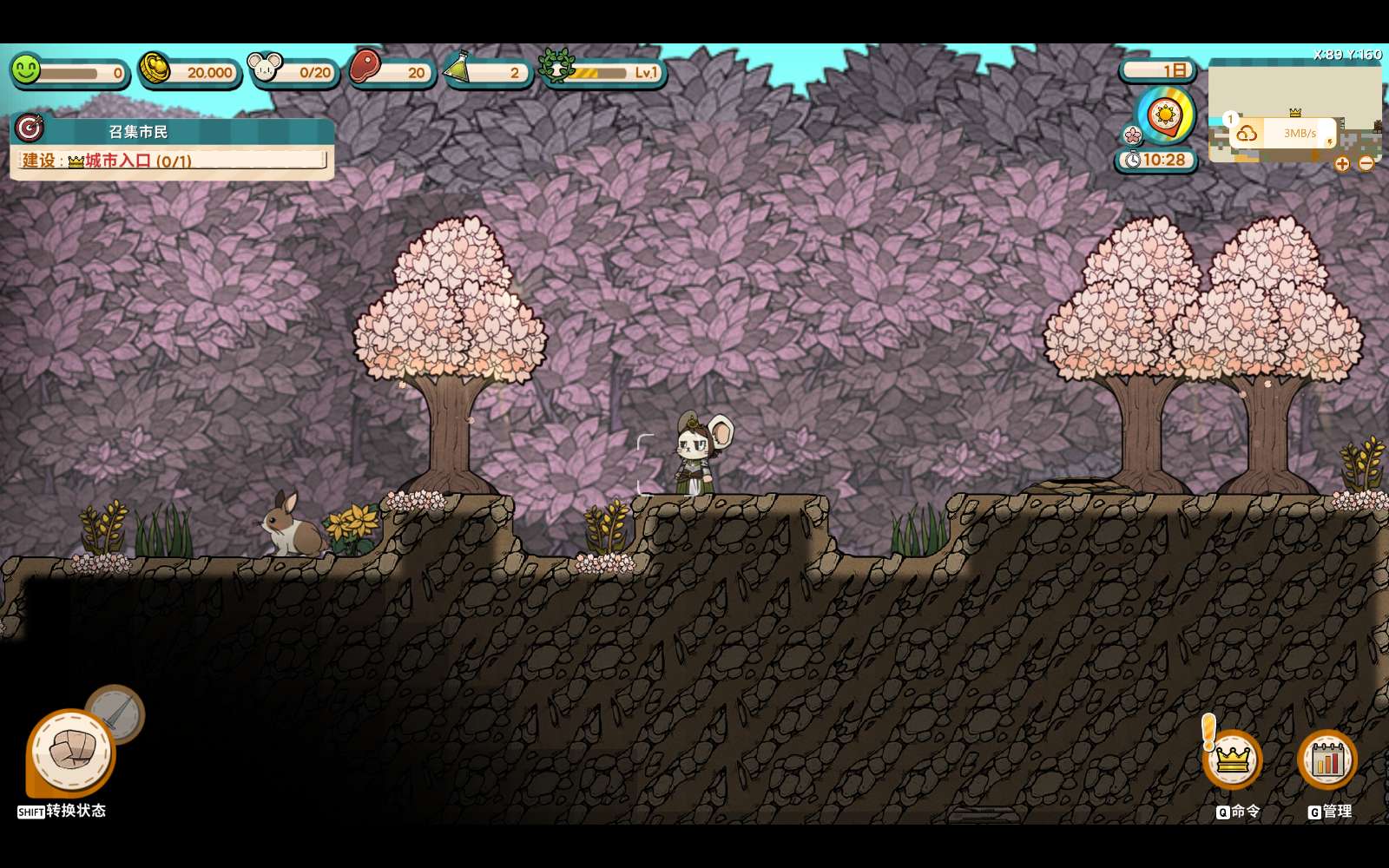This screenshot has height=868, width=1389.
Task: Open the Management (管理) calendar menu
Action: 1326,759
